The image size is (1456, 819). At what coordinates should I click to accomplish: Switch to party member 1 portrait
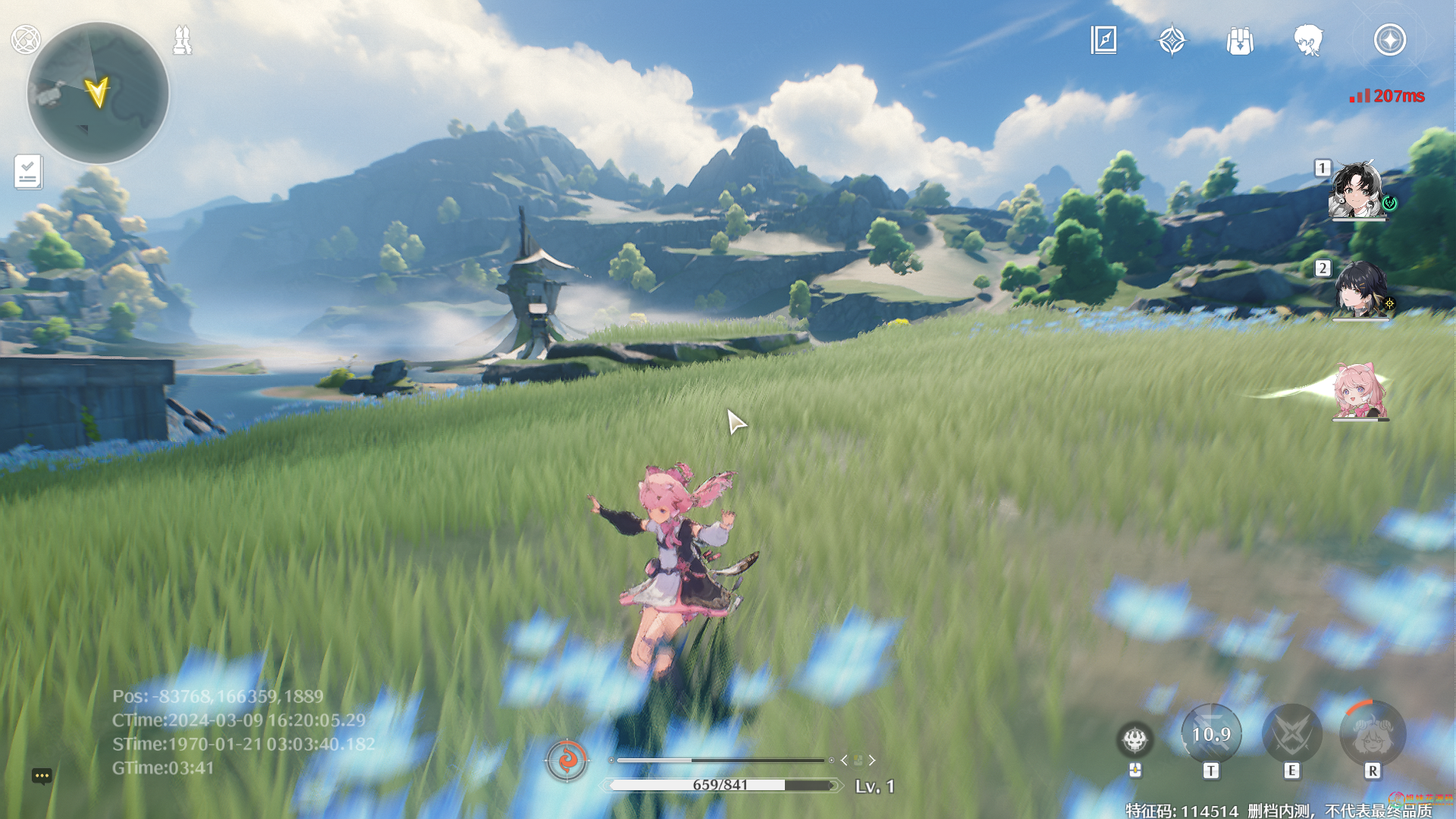1357,190
